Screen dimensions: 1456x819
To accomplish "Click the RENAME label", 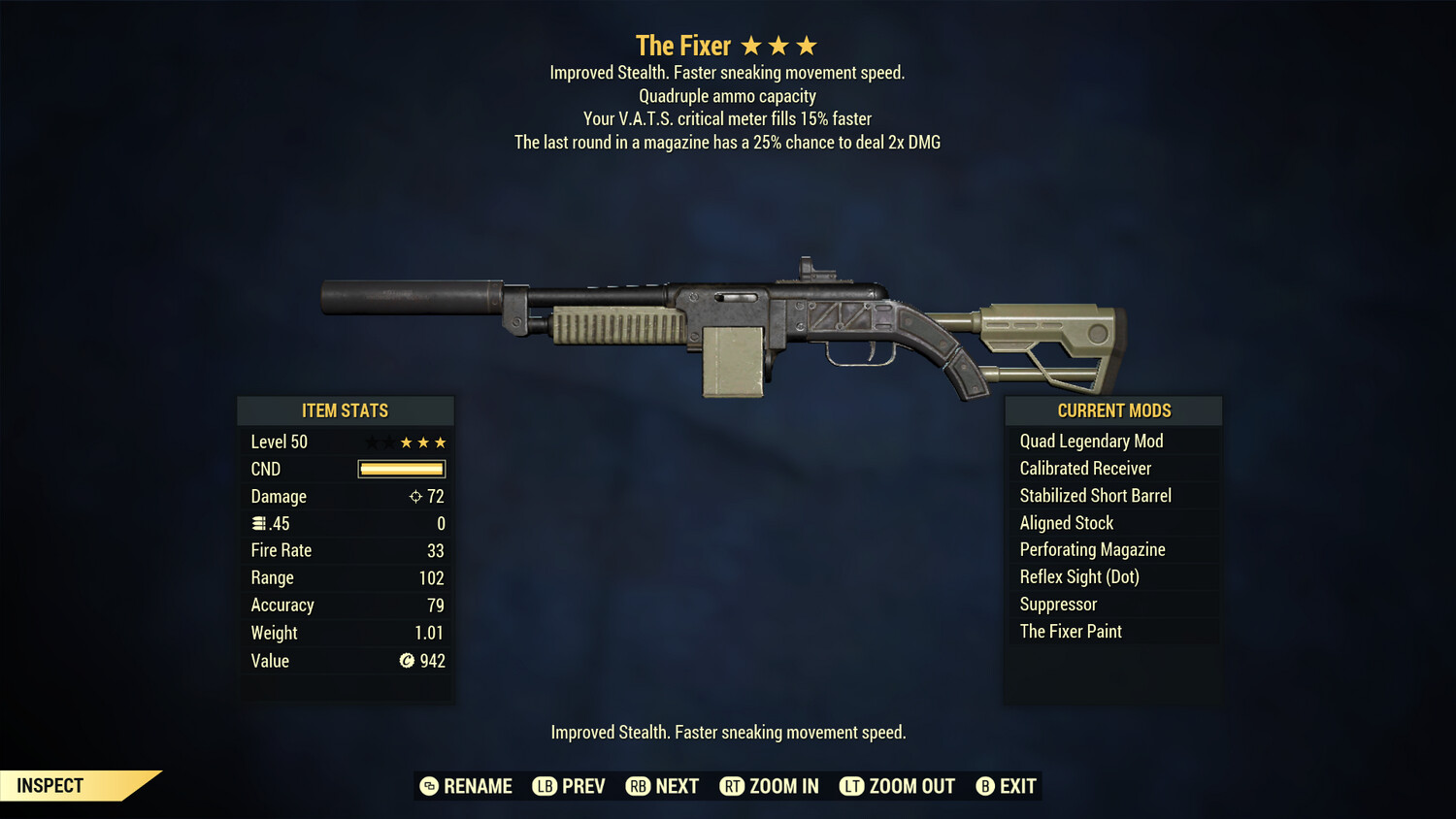I will pos(478,786).
